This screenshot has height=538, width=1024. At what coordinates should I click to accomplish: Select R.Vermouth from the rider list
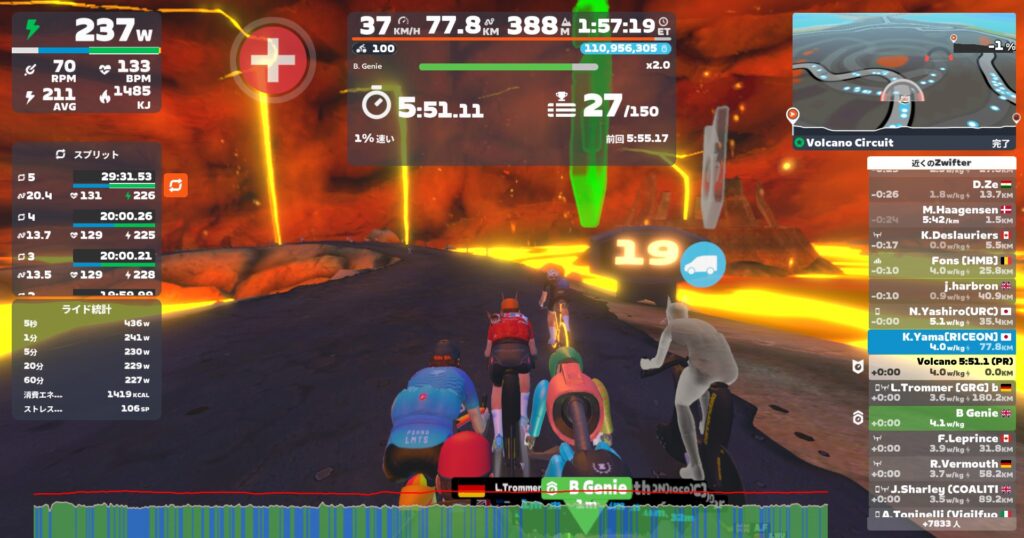pyautogui.click(x=940, y=468)
